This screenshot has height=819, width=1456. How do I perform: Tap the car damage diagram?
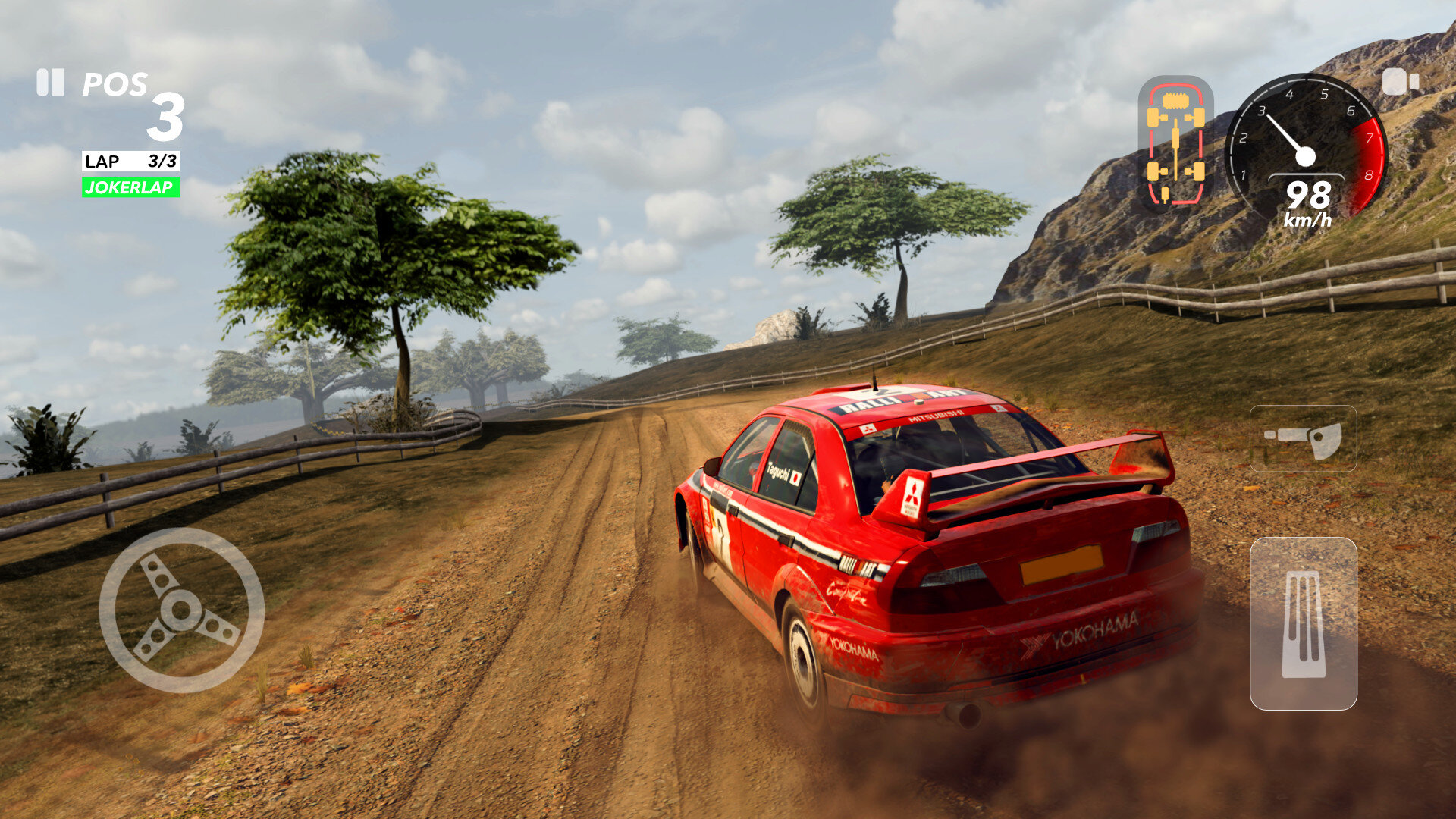pos(1175,143)
